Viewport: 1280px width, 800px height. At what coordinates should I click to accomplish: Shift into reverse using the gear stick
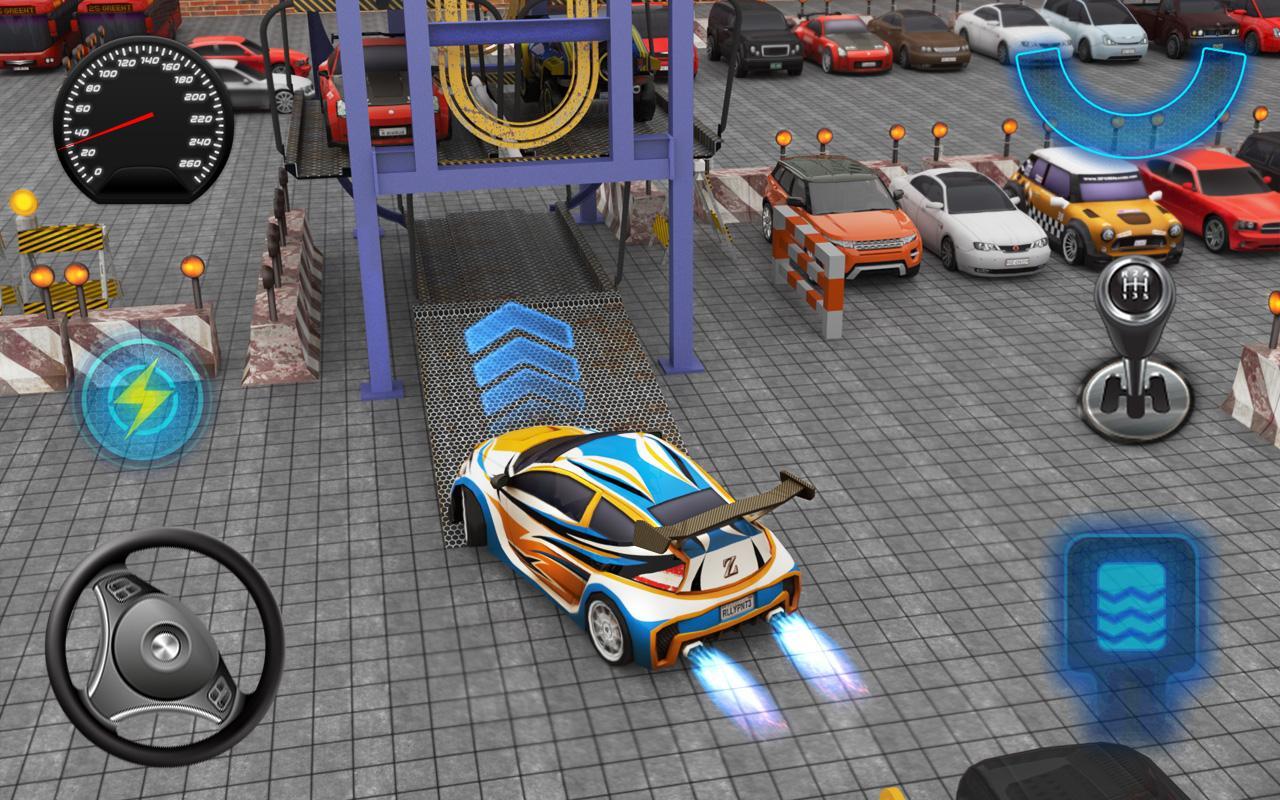coord(1125,274)
